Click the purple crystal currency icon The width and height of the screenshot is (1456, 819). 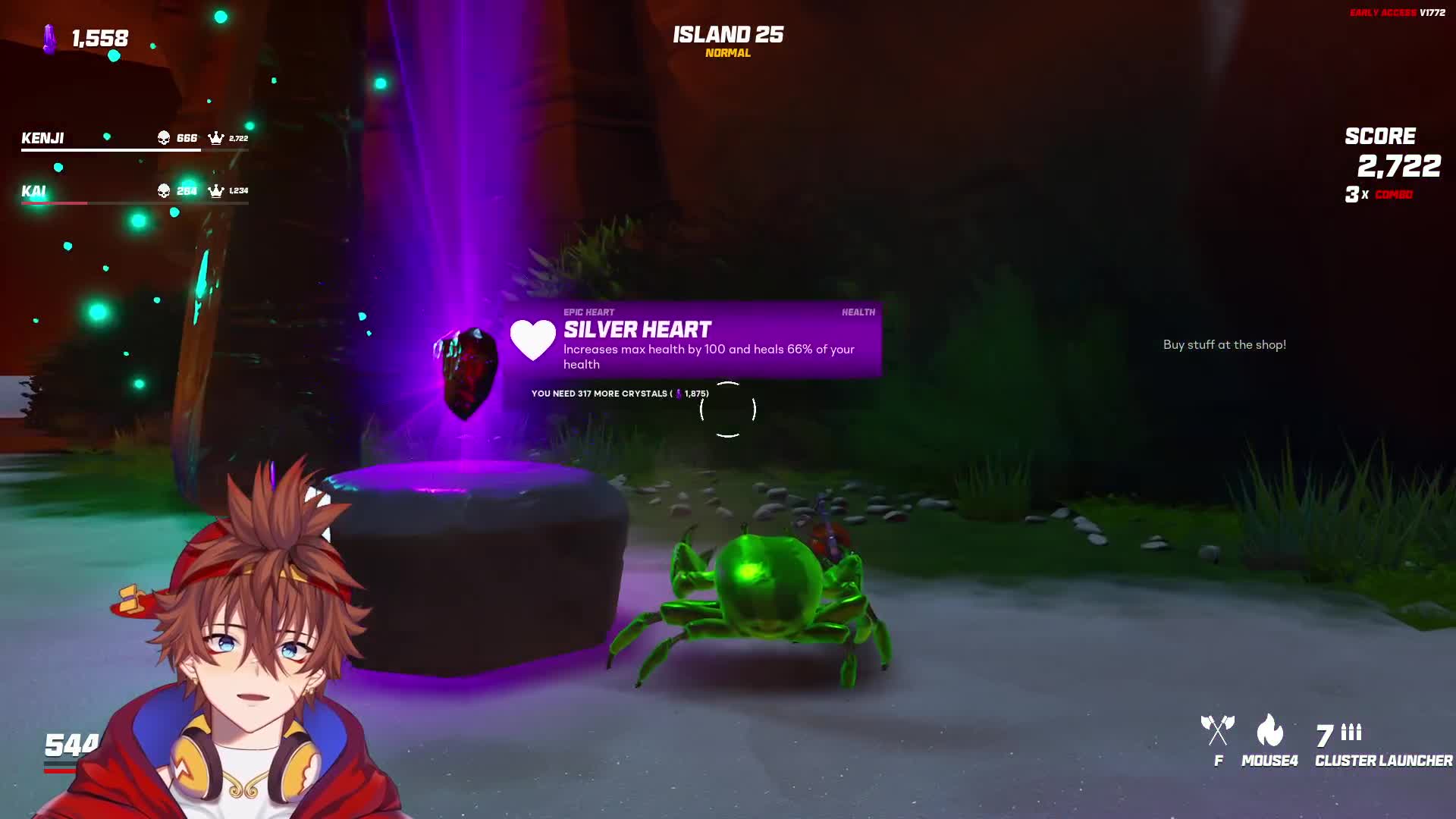point(50,39)
